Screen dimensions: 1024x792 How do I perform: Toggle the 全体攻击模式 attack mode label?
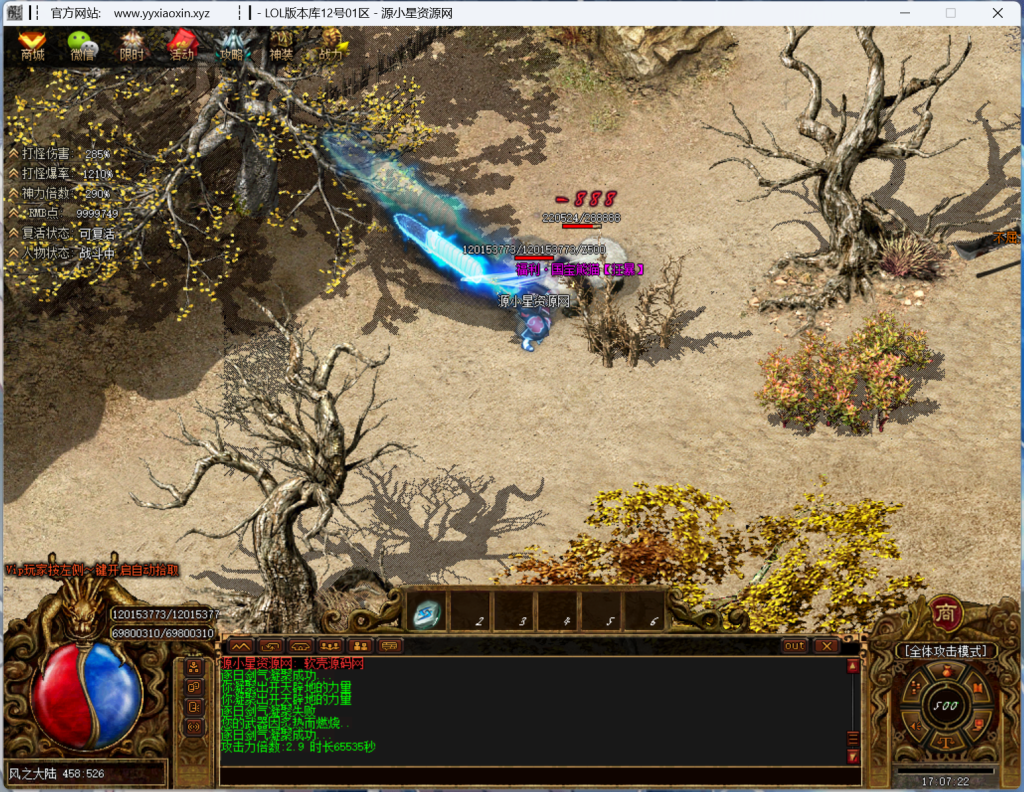pos(945,651)
